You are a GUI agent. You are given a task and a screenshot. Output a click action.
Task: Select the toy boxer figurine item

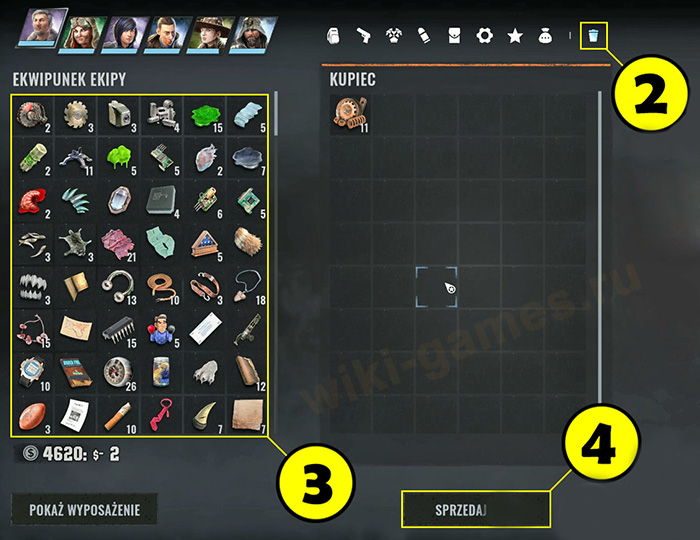[x=161, y=328]
